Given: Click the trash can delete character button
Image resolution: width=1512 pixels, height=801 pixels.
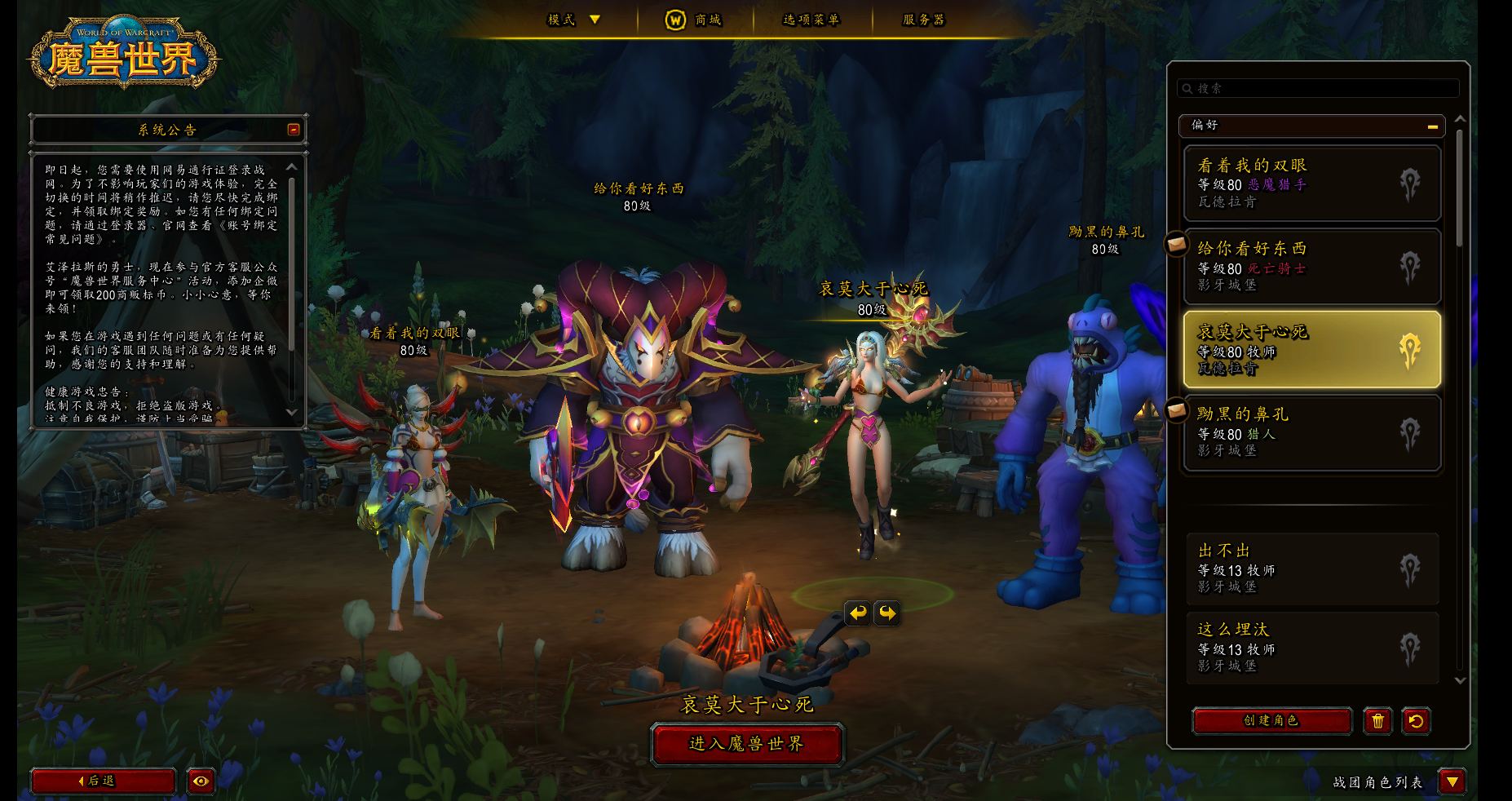Looking at the screenshot, I should 1377,721.
